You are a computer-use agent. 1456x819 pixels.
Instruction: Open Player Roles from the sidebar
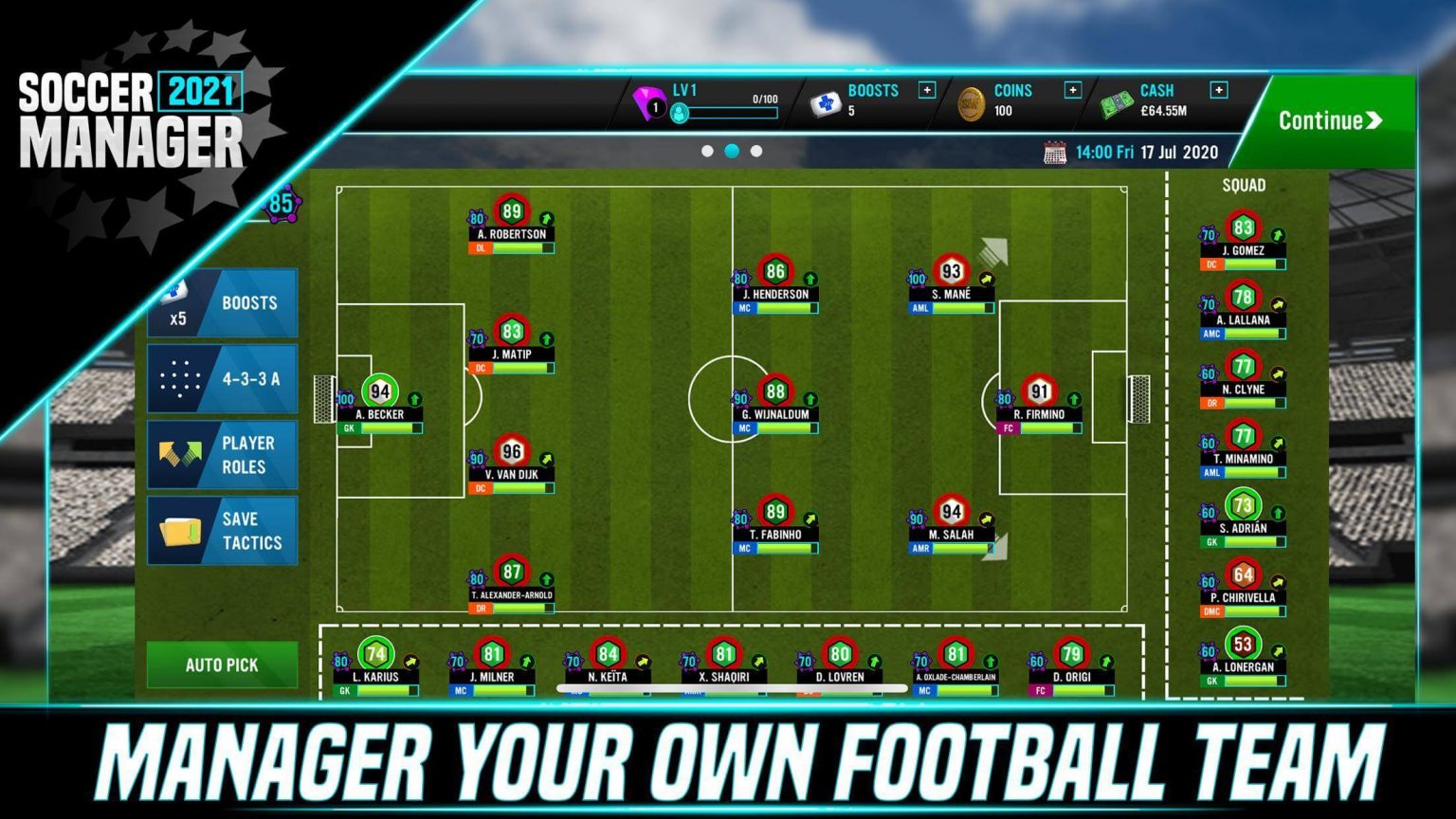pyautogui.click(x=222, y=453)
